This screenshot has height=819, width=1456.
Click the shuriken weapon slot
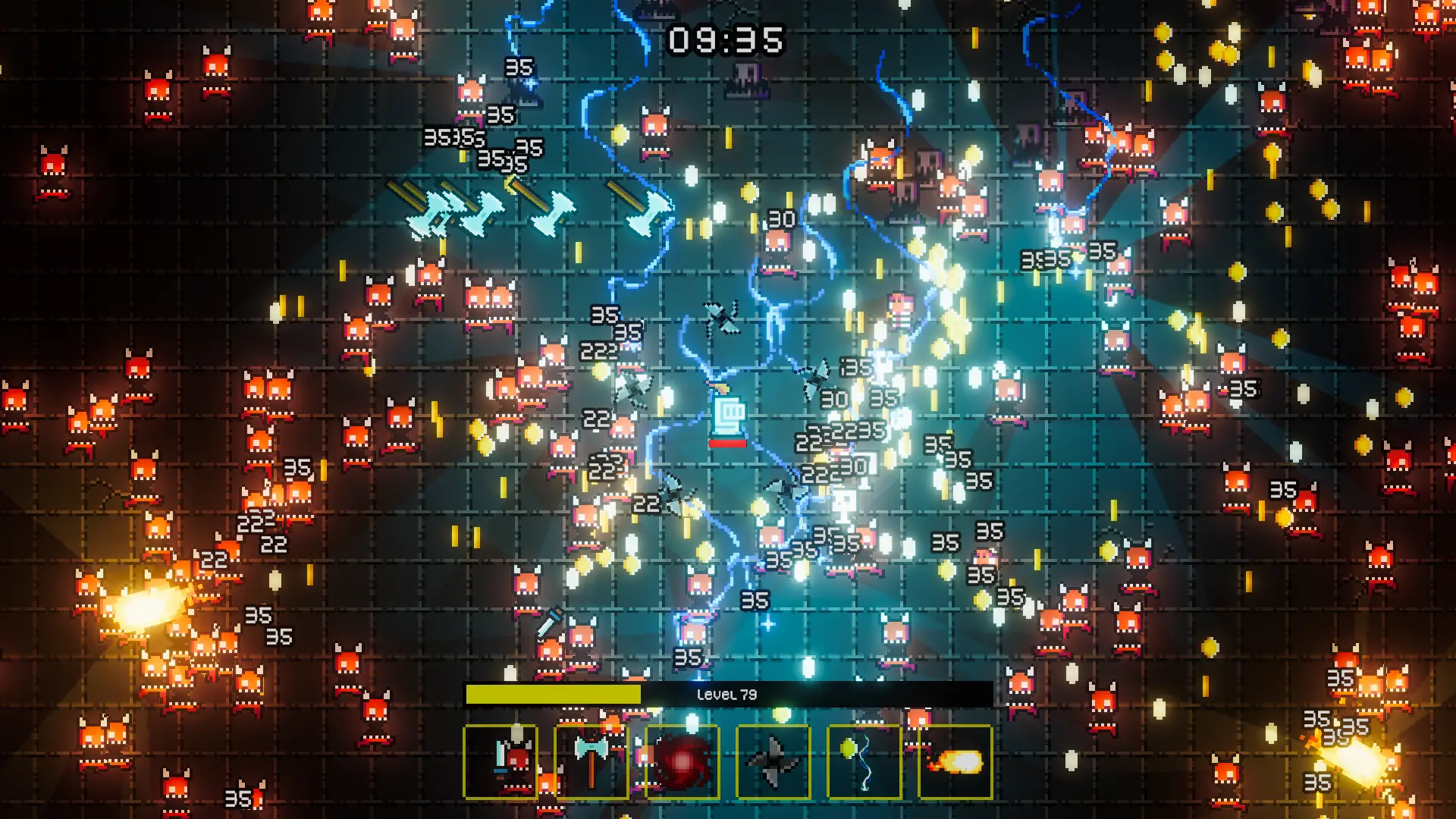[773, 761]
